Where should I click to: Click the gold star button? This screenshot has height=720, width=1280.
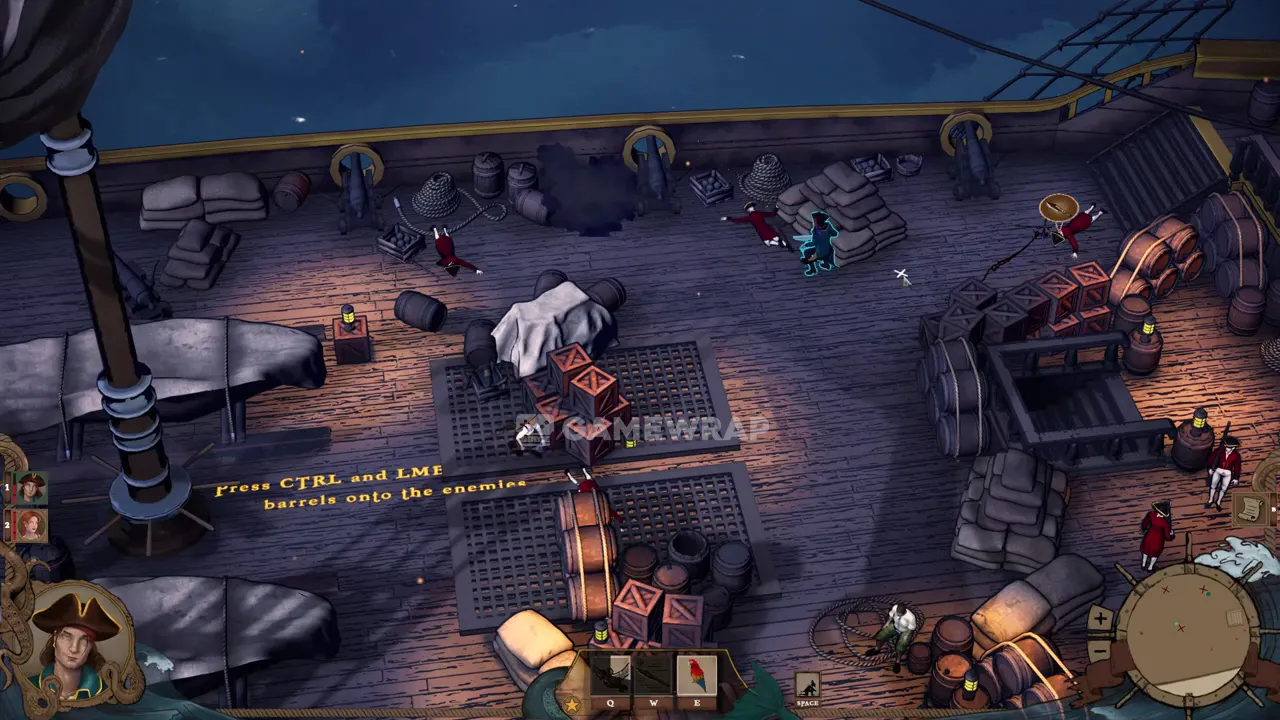coord(571,705)
